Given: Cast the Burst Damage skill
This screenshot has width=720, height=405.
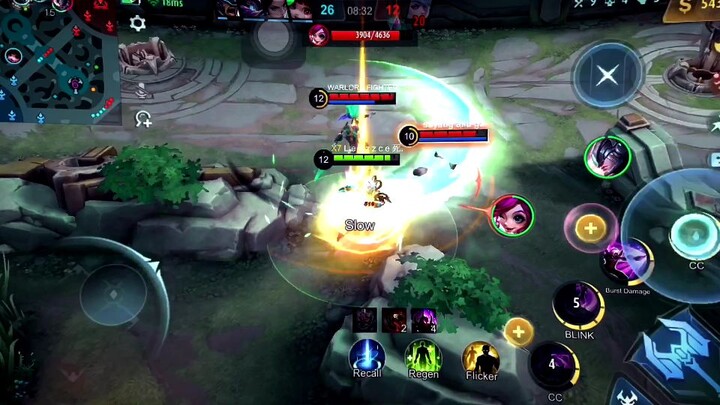Looking at the screenshot, I should pos(626,263).
